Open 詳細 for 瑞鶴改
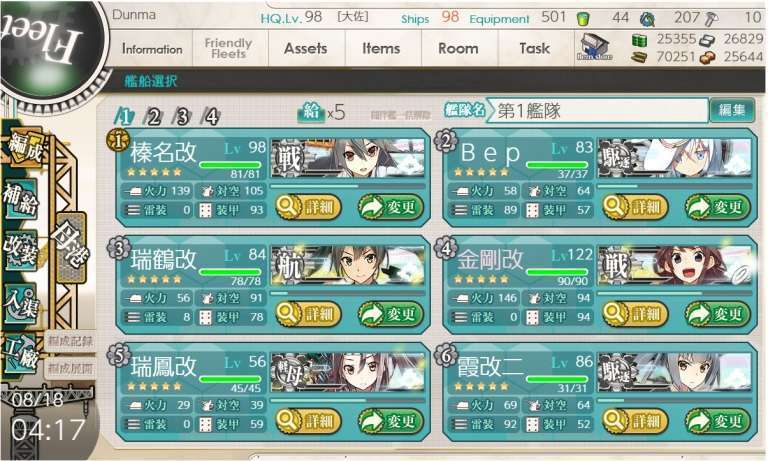768x461 pixels. [x=308, y=313]
